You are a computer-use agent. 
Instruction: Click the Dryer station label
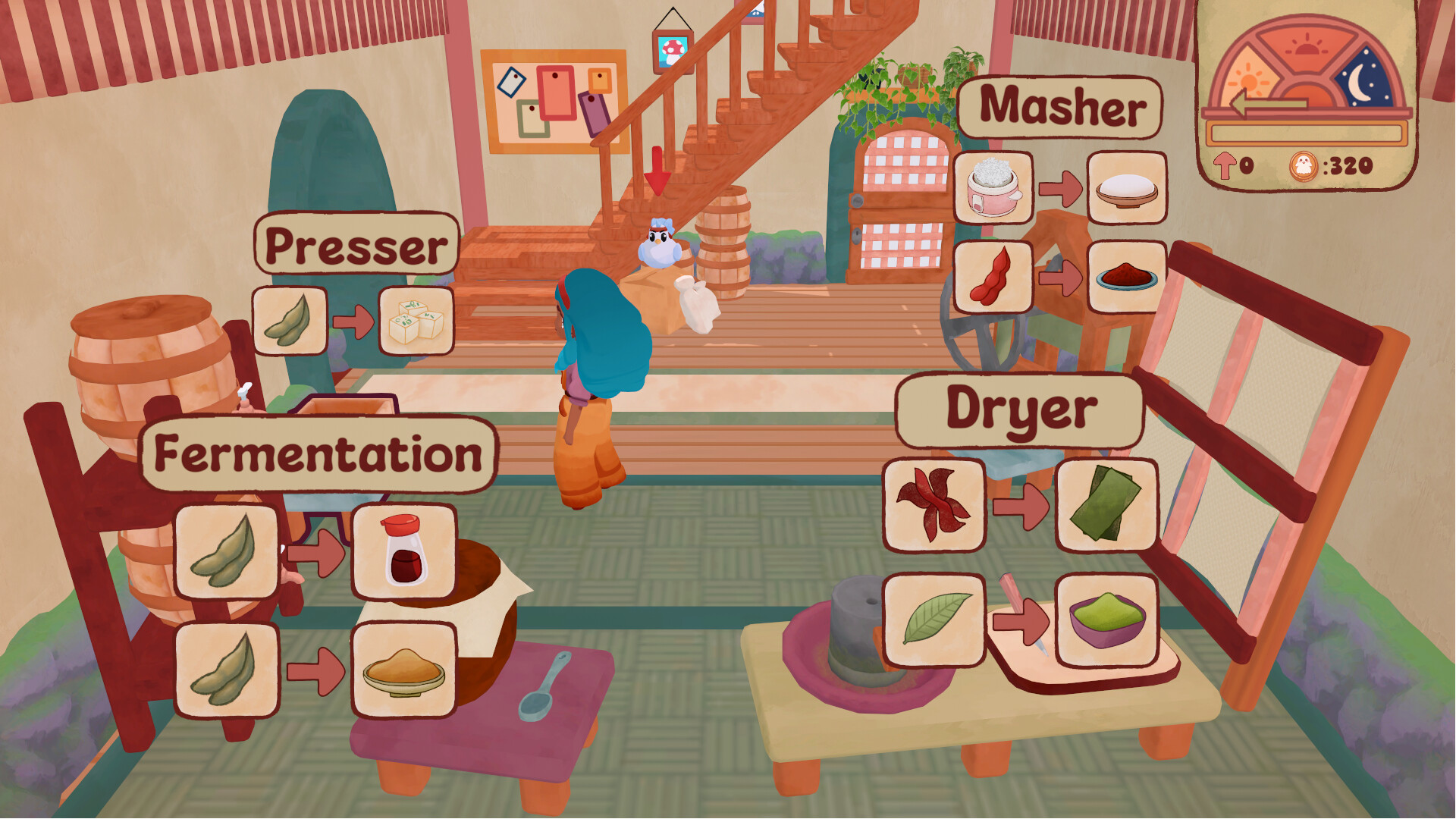(x=1020, y=410)
